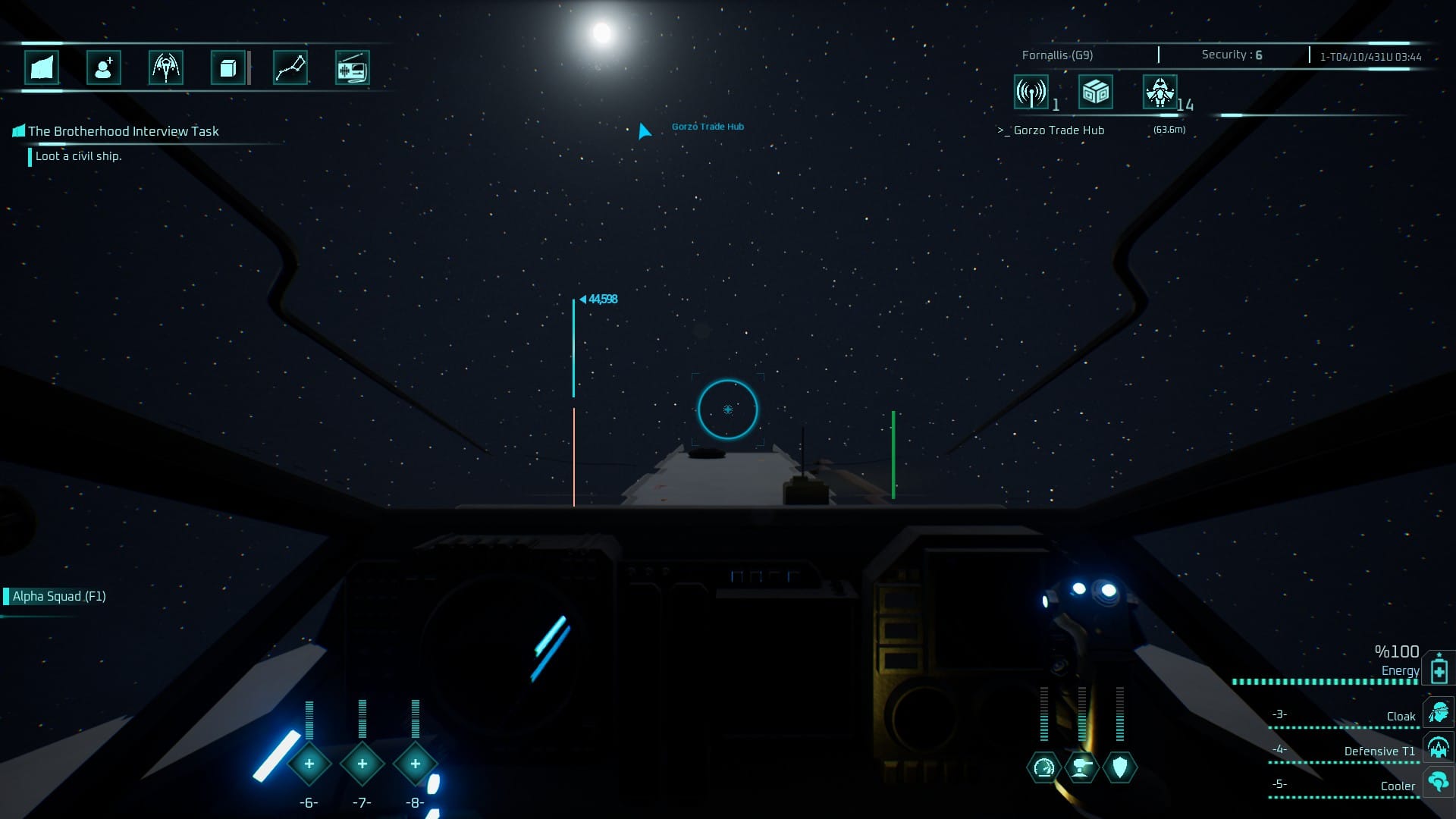
Task: Click the Gorzo Trade Hub waypoint label
Action: [707, 127]
